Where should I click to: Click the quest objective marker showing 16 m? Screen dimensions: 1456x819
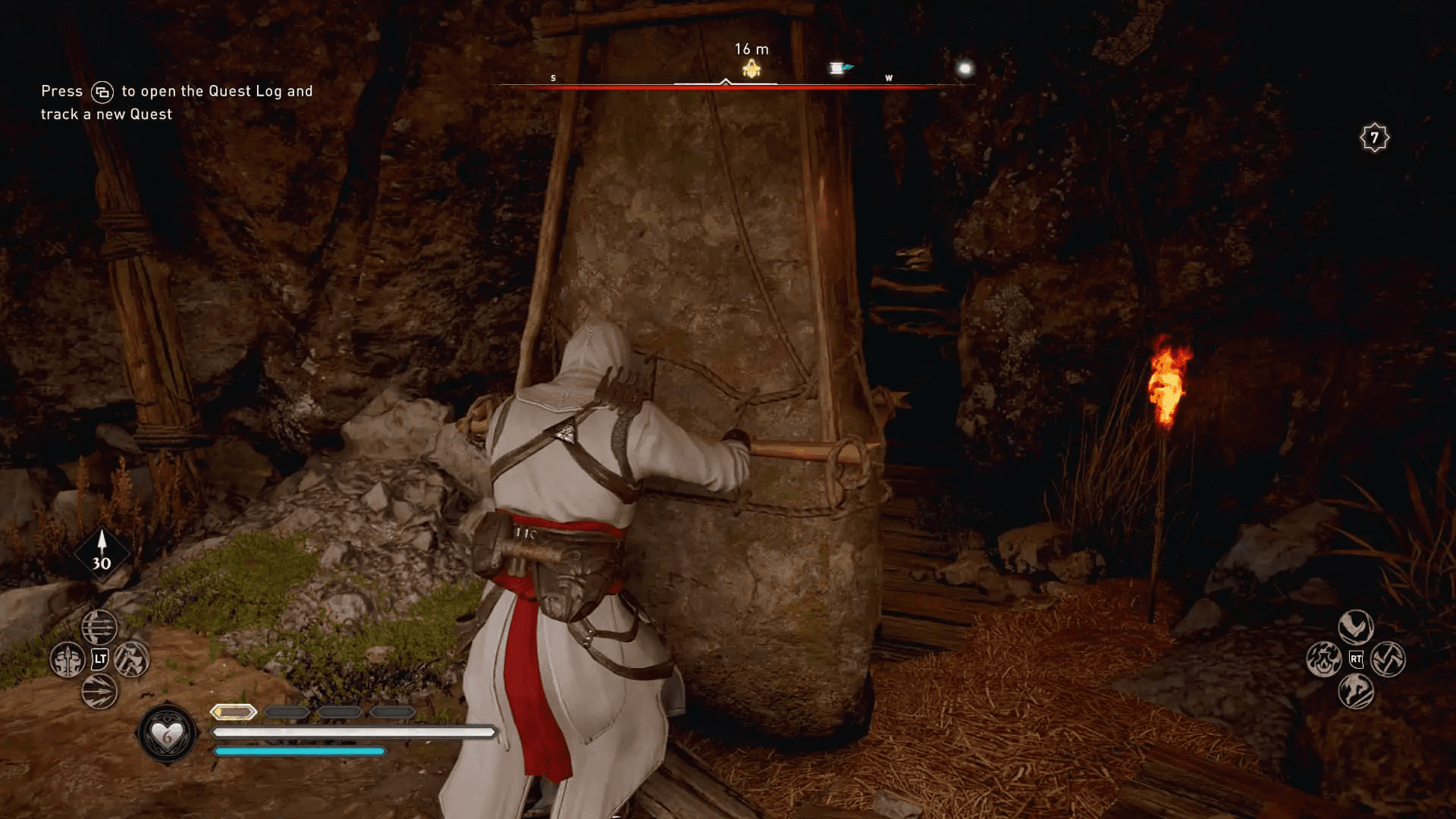tap(751, 67)
